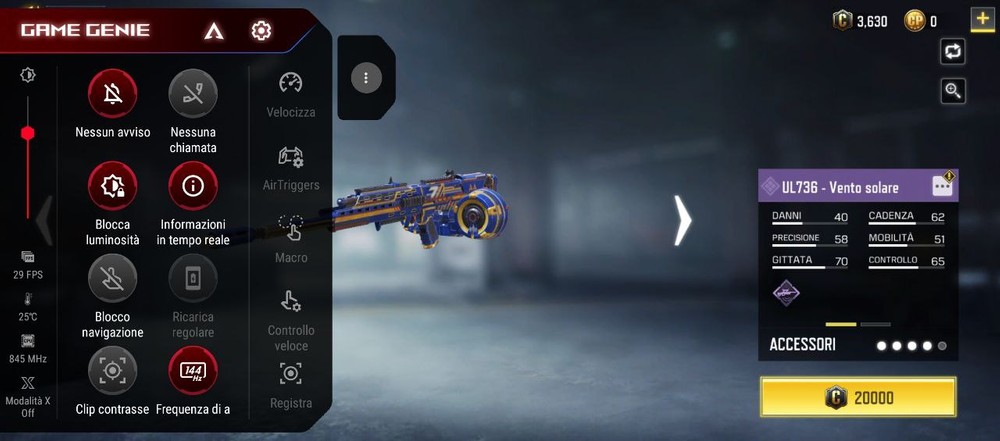This screenshot has width=1000, height=441.
Task: Start recording with Registra
Action: click(291, 375)
